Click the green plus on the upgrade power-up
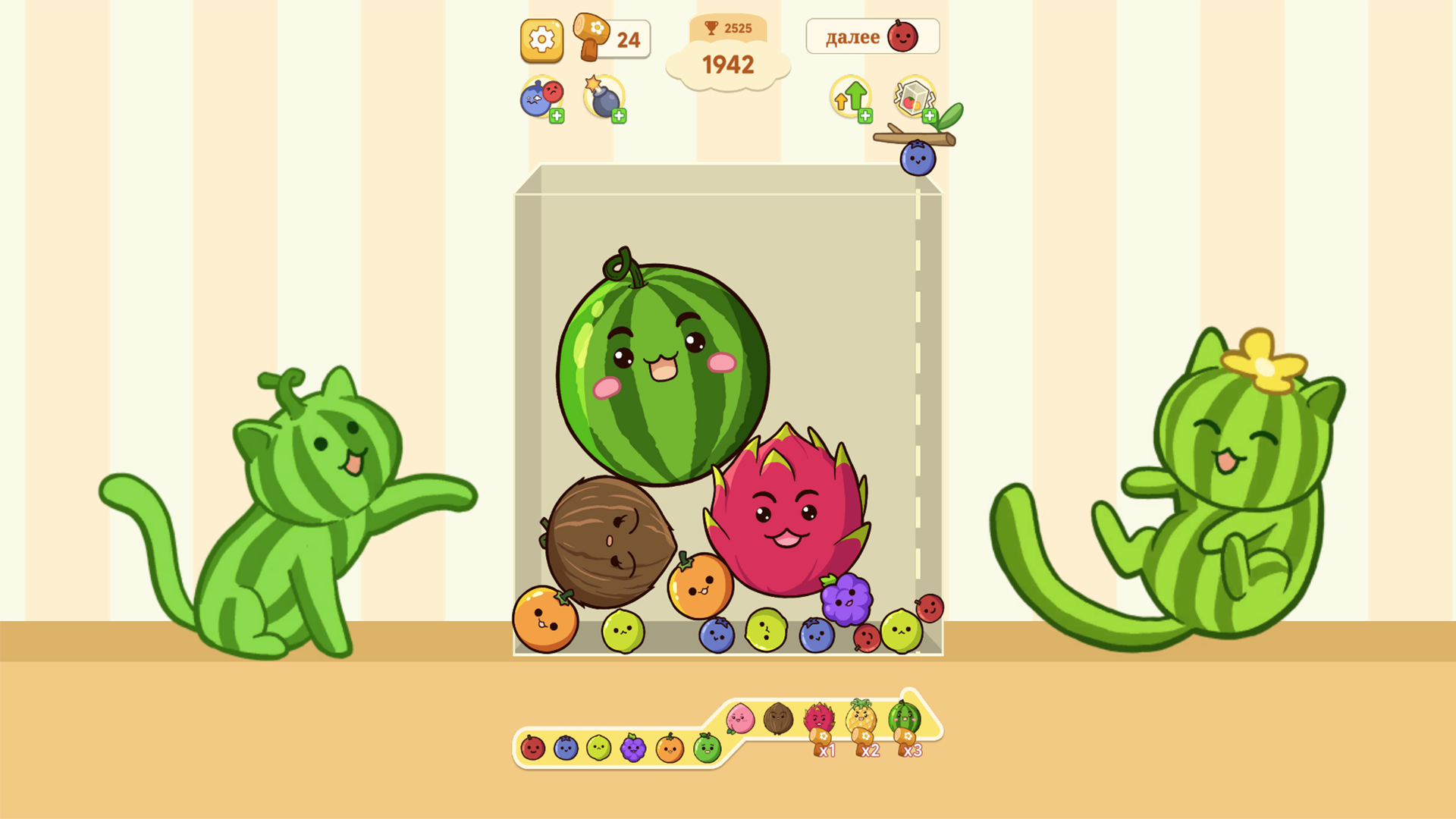 point(864,115)
